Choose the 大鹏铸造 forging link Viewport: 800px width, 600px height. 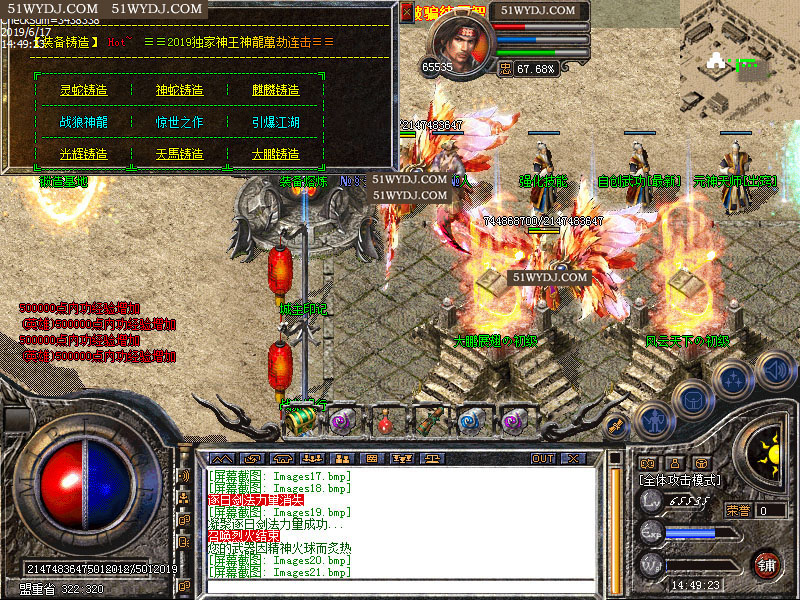click(275, 154)
